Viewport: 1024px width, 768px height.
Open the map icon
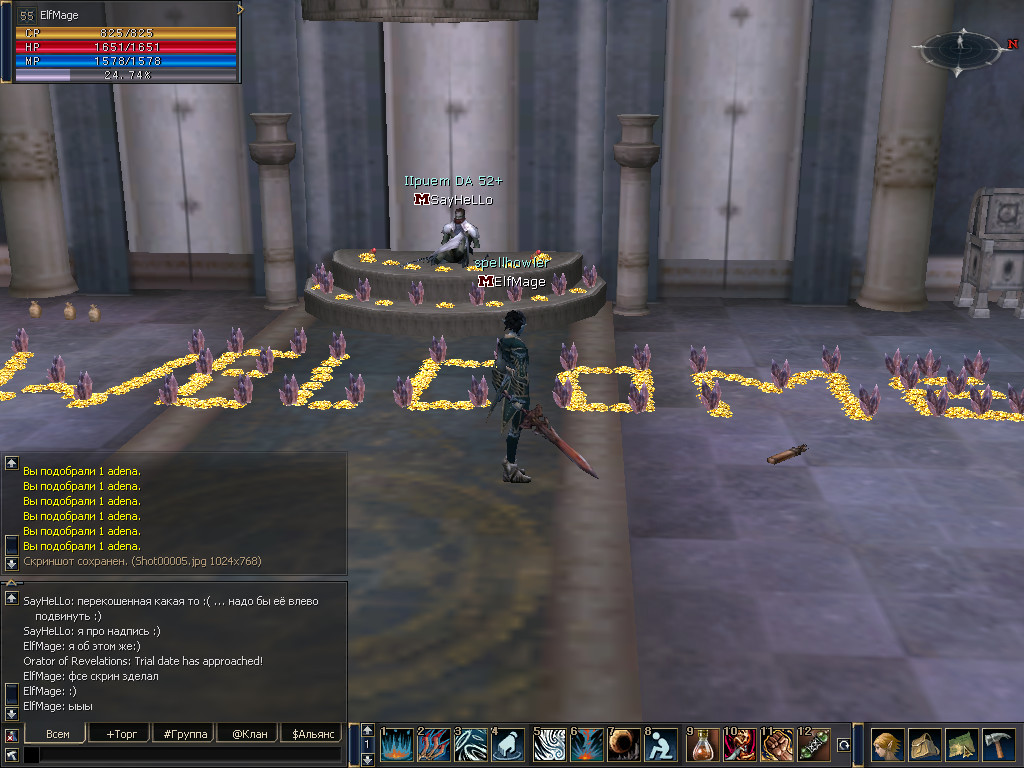(x=961, y=745)
